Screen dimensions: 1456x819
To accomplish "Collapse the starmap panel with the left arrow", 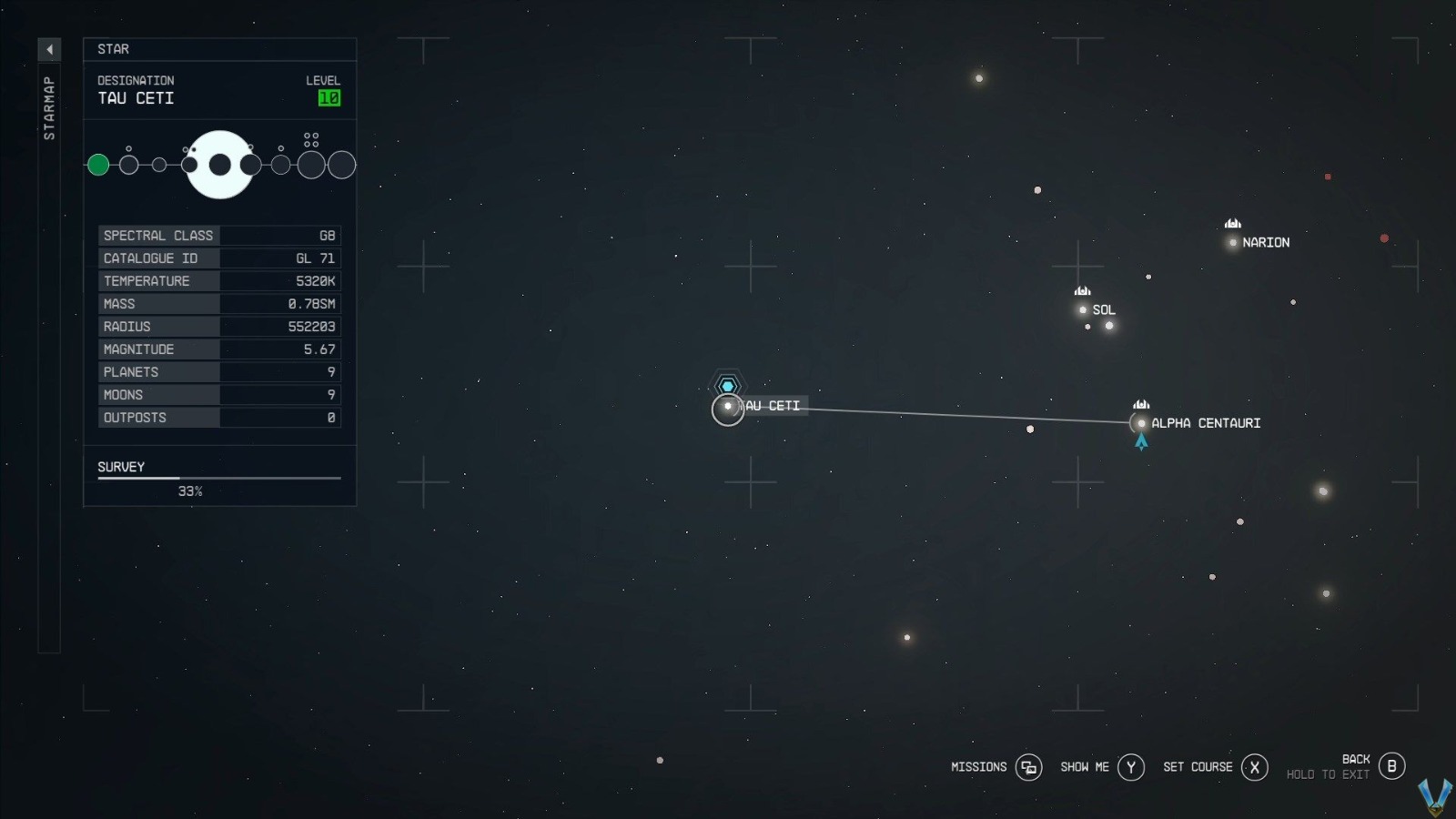I will (x=49, y=49).
